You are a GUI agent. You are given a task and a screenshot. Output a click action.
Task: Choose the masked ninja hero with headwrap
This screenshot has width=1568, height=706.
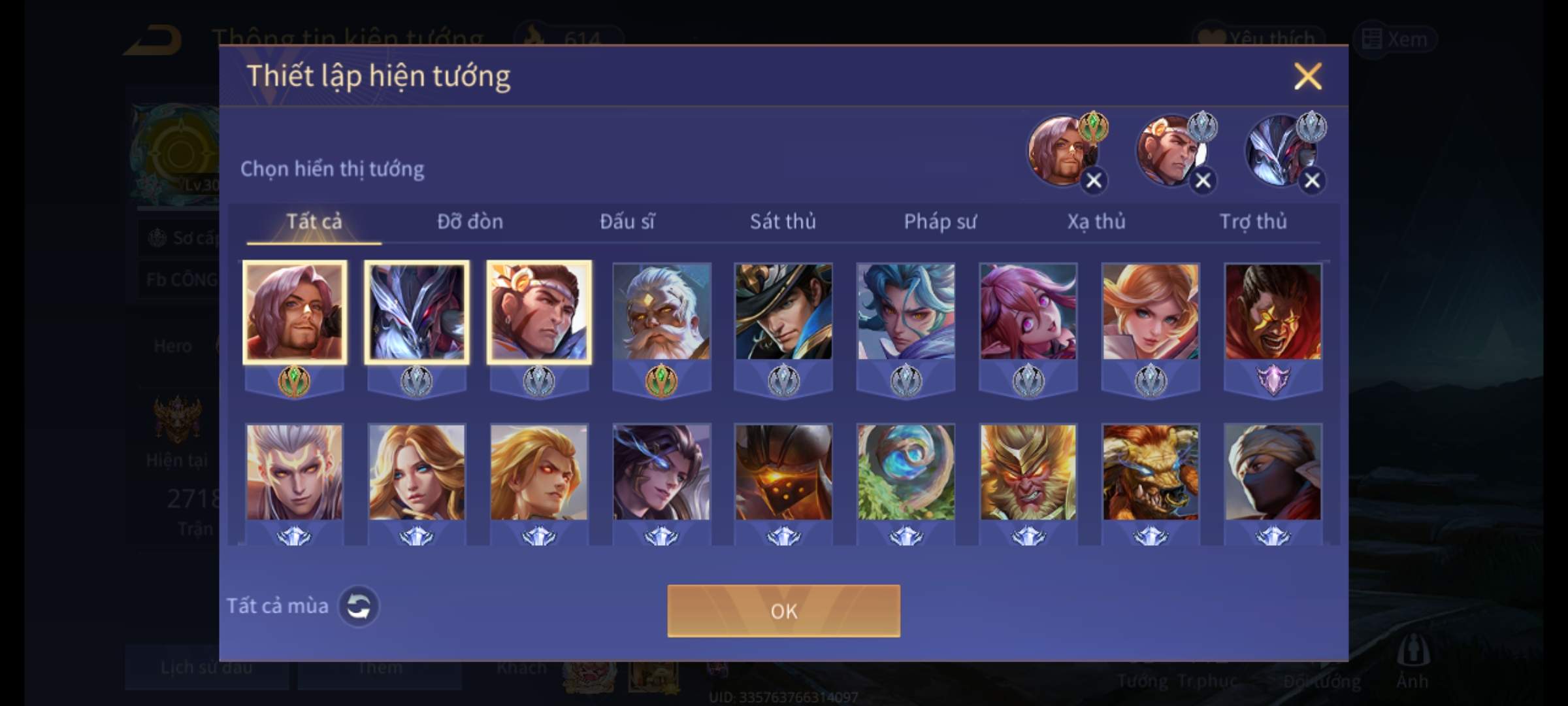coord(1273,472)
